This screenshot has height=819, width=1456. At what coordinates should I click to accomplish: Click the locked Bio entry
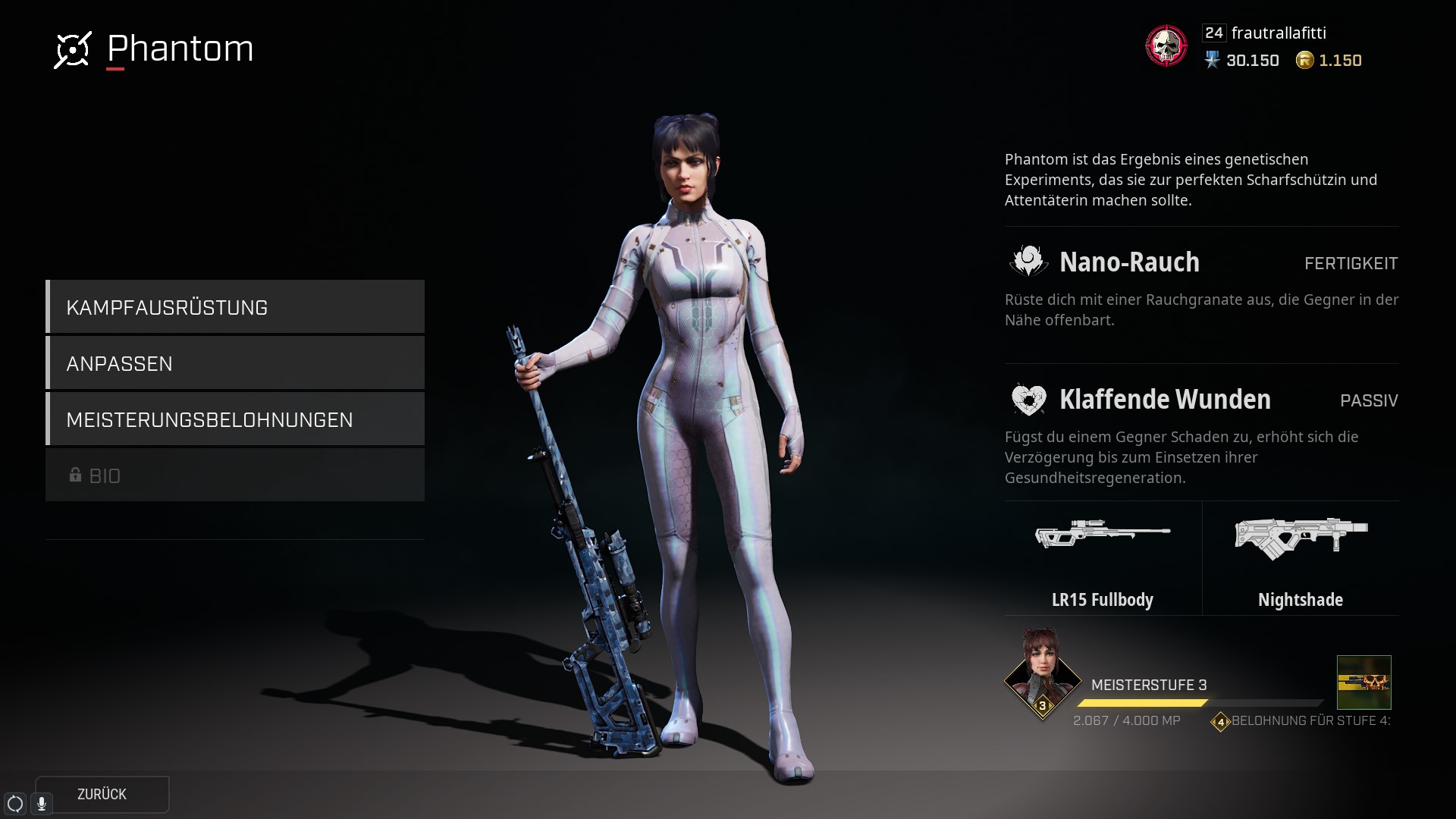(x=235, y=475)
